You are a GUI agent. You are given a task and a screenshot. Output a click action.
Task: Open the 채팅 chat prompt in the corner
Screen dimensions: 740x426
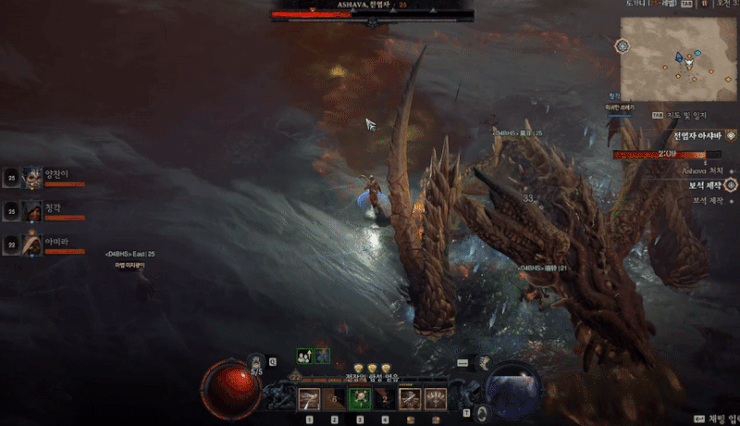pos(720,419)
